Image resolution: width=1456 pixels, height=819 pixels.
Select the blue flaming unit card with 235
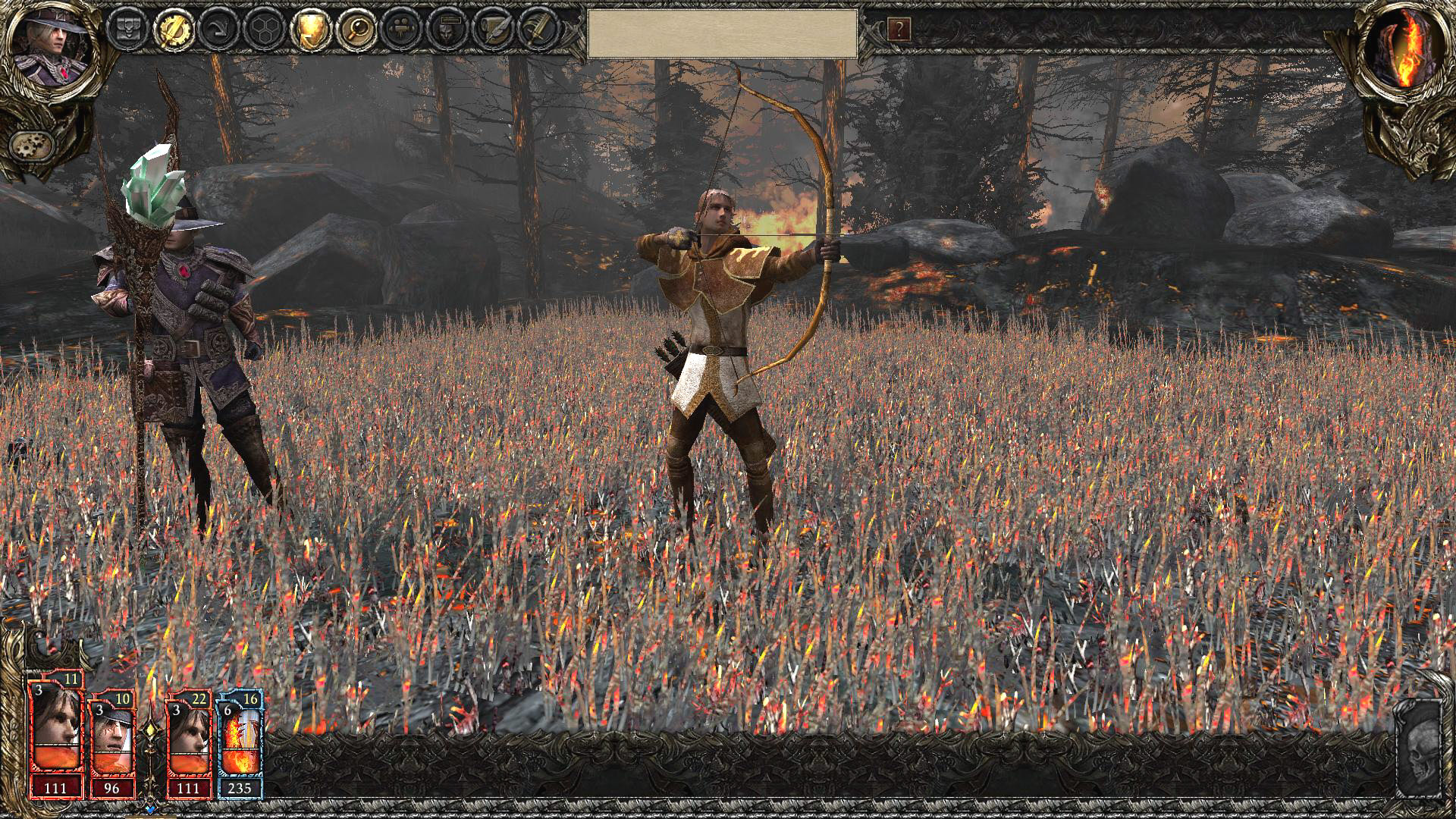point(240,743)
